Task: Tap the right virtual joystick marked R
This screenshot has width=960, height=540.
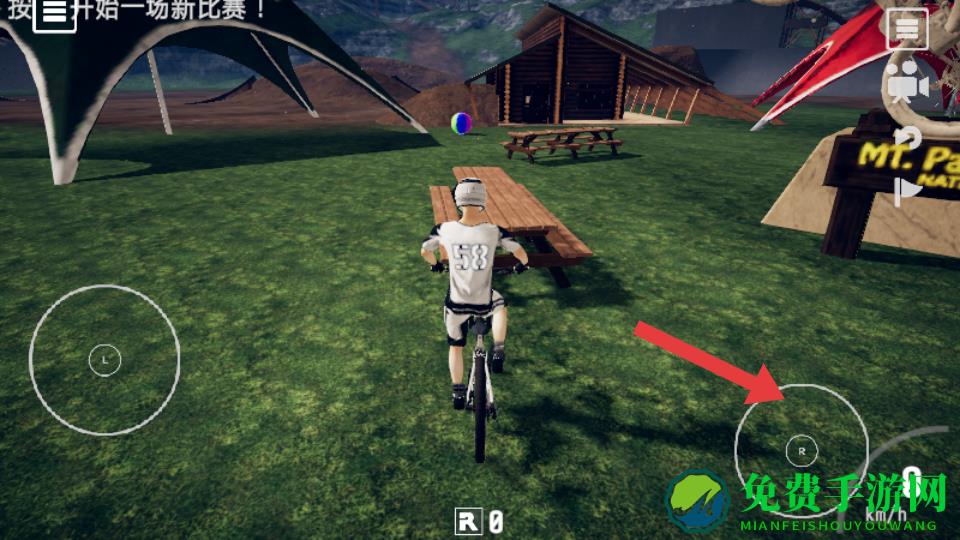Action: click(801, 450)
